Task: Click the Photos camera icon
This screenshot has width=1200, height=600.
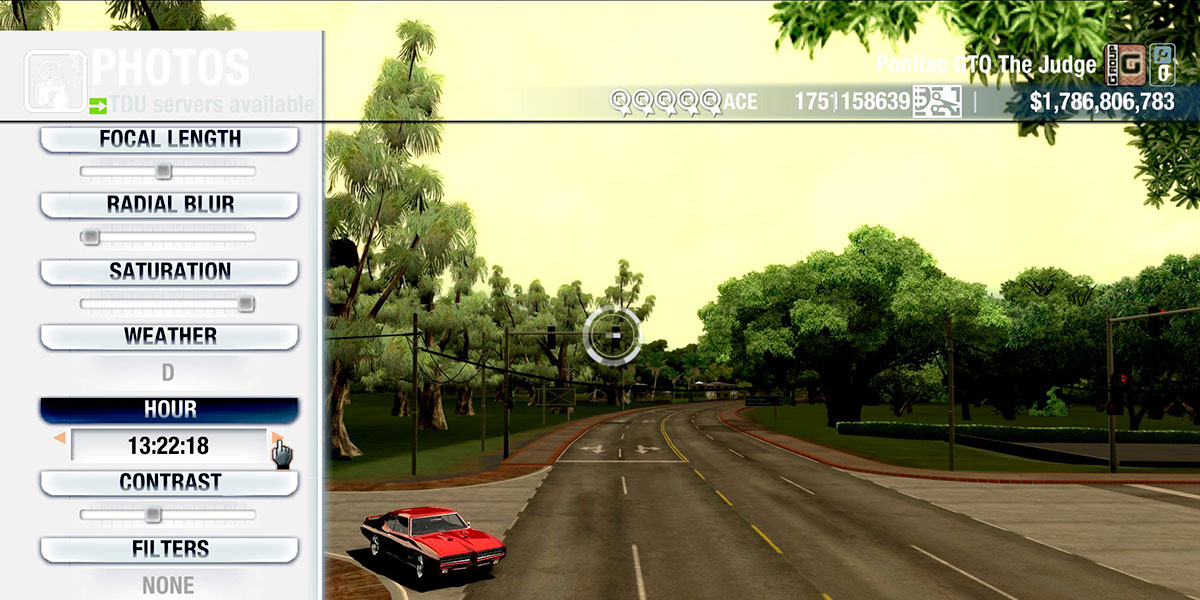Action: click(x=55, y=81)
